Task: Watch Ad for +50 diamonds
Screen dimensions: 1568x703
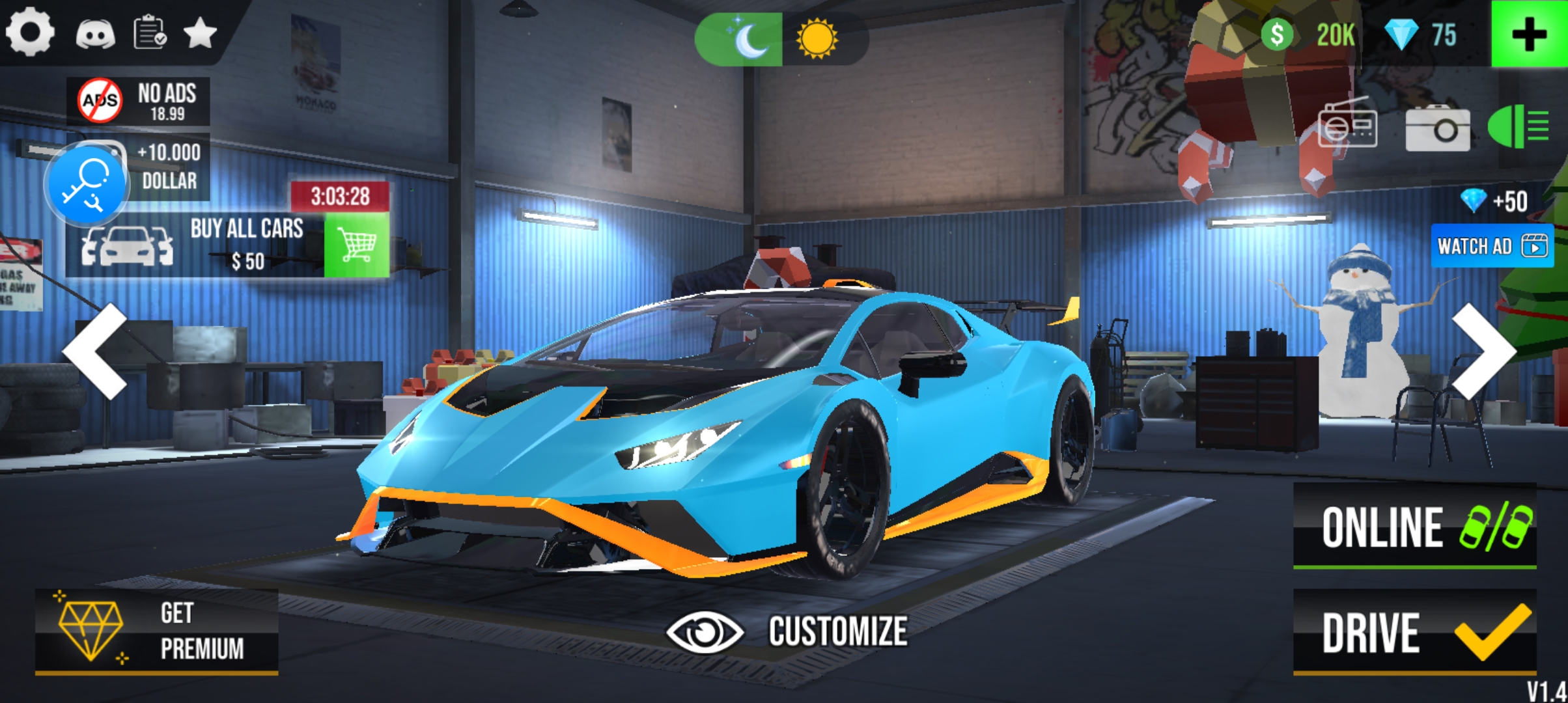Action: 1492,246
